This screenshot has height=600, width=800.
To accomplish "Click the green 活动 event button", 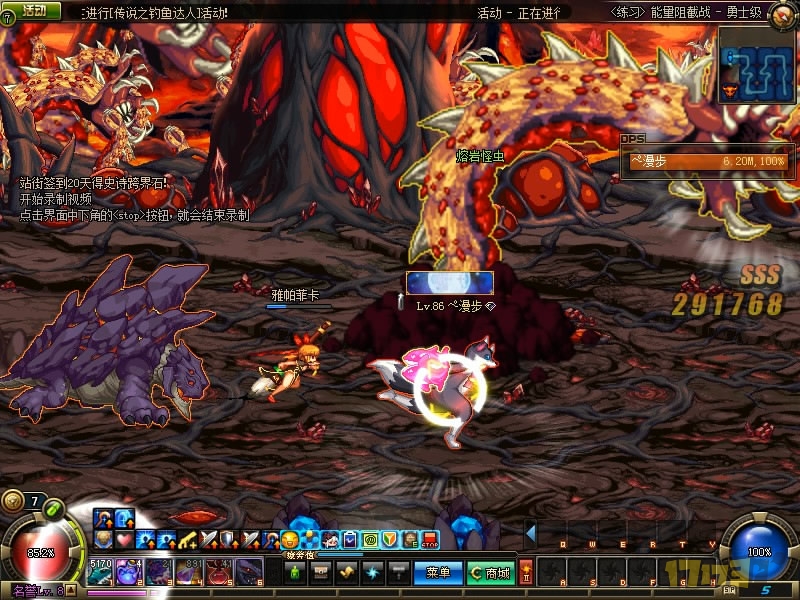I will (x=33, y=11).
